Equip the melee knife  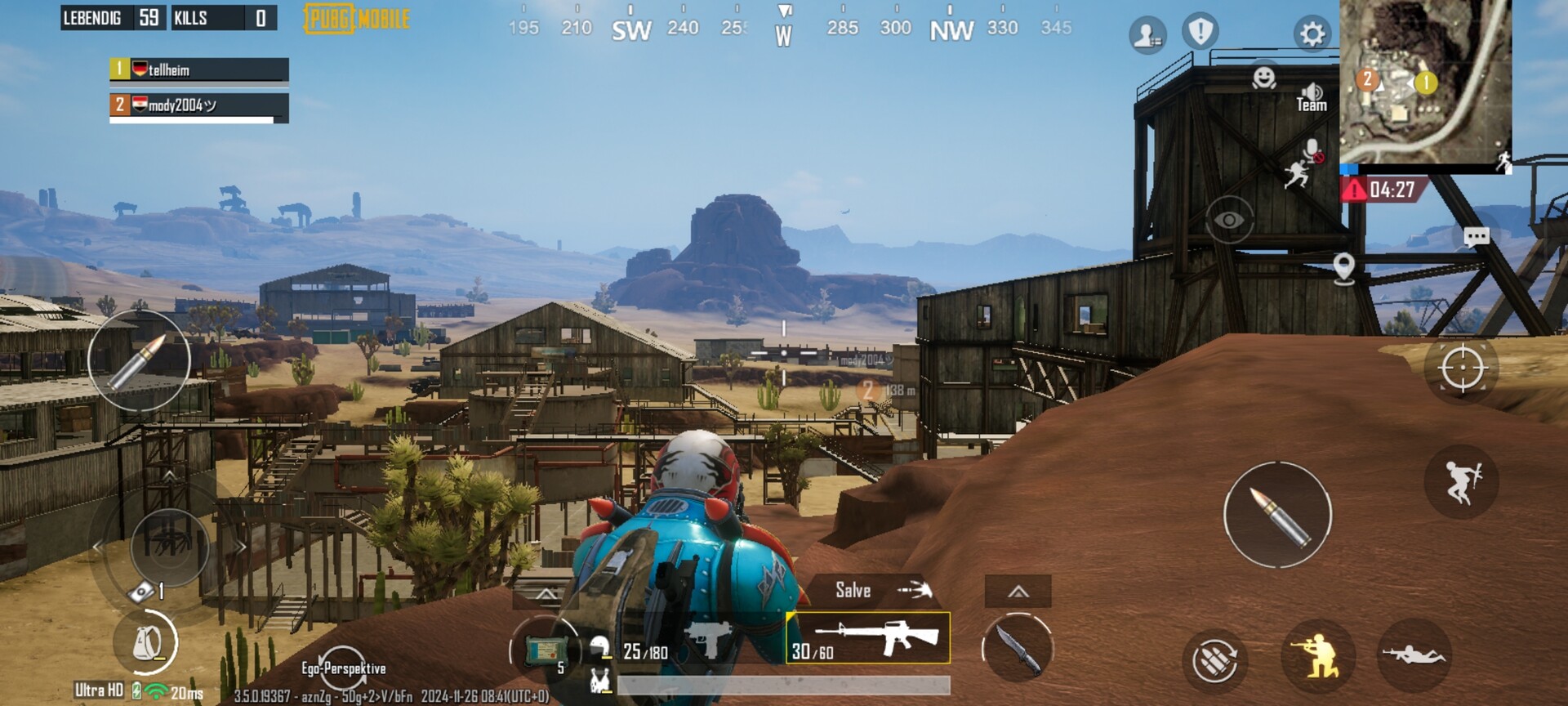[1018, 649]
